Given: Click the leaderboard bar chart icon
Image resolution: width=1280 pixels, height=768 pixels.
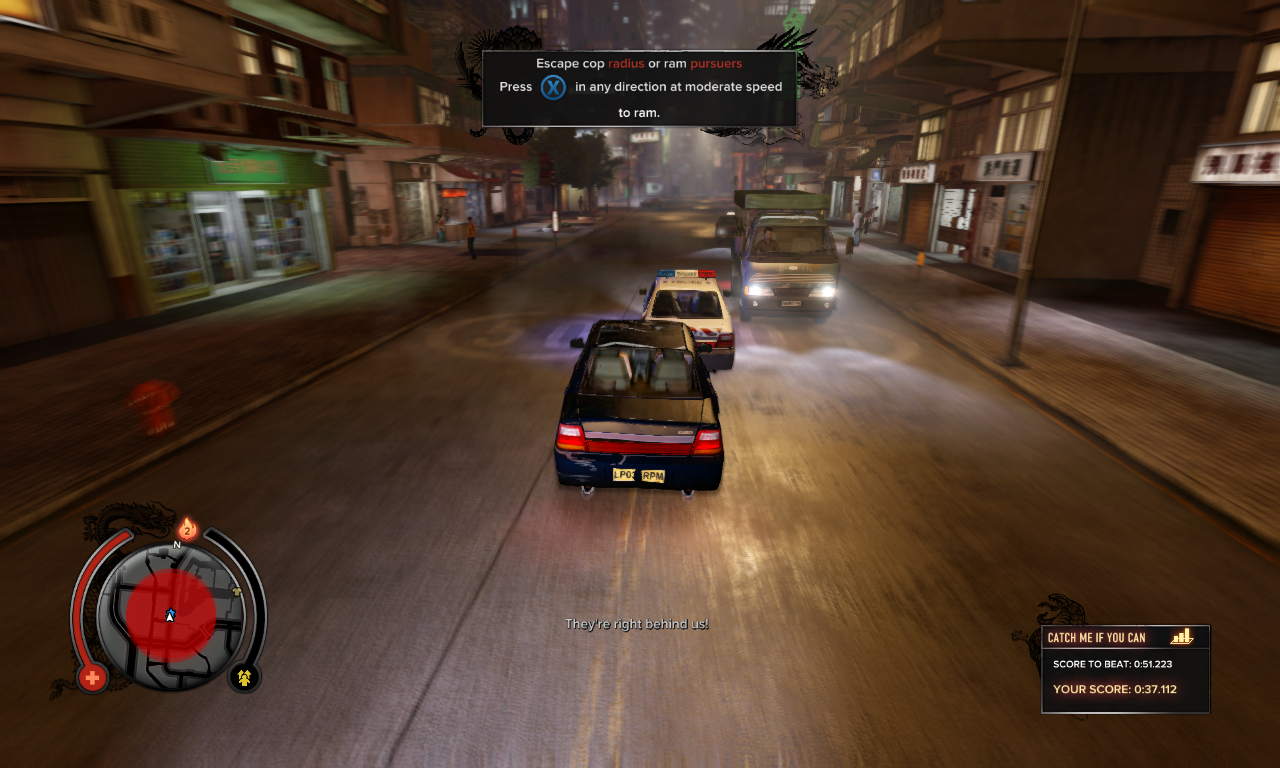Looking at the screenshot, I should (x=1182, y=637).
